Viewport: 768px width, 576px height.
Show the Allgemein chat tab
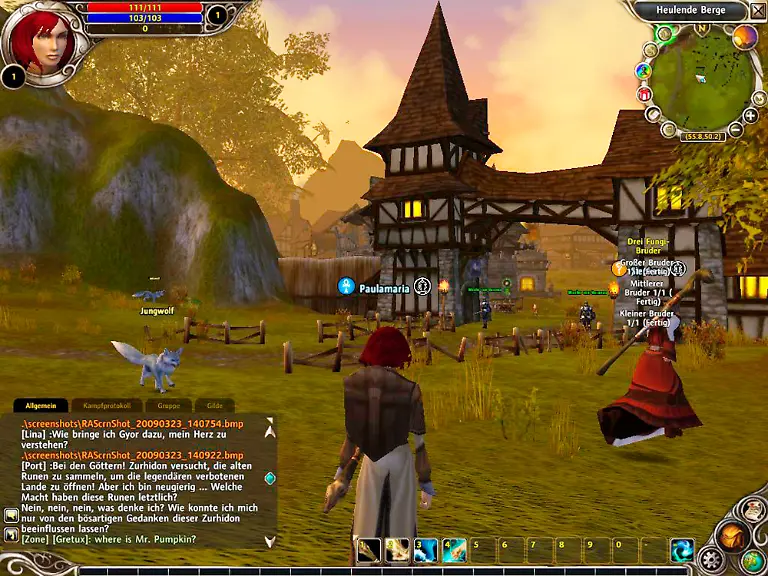40,406
